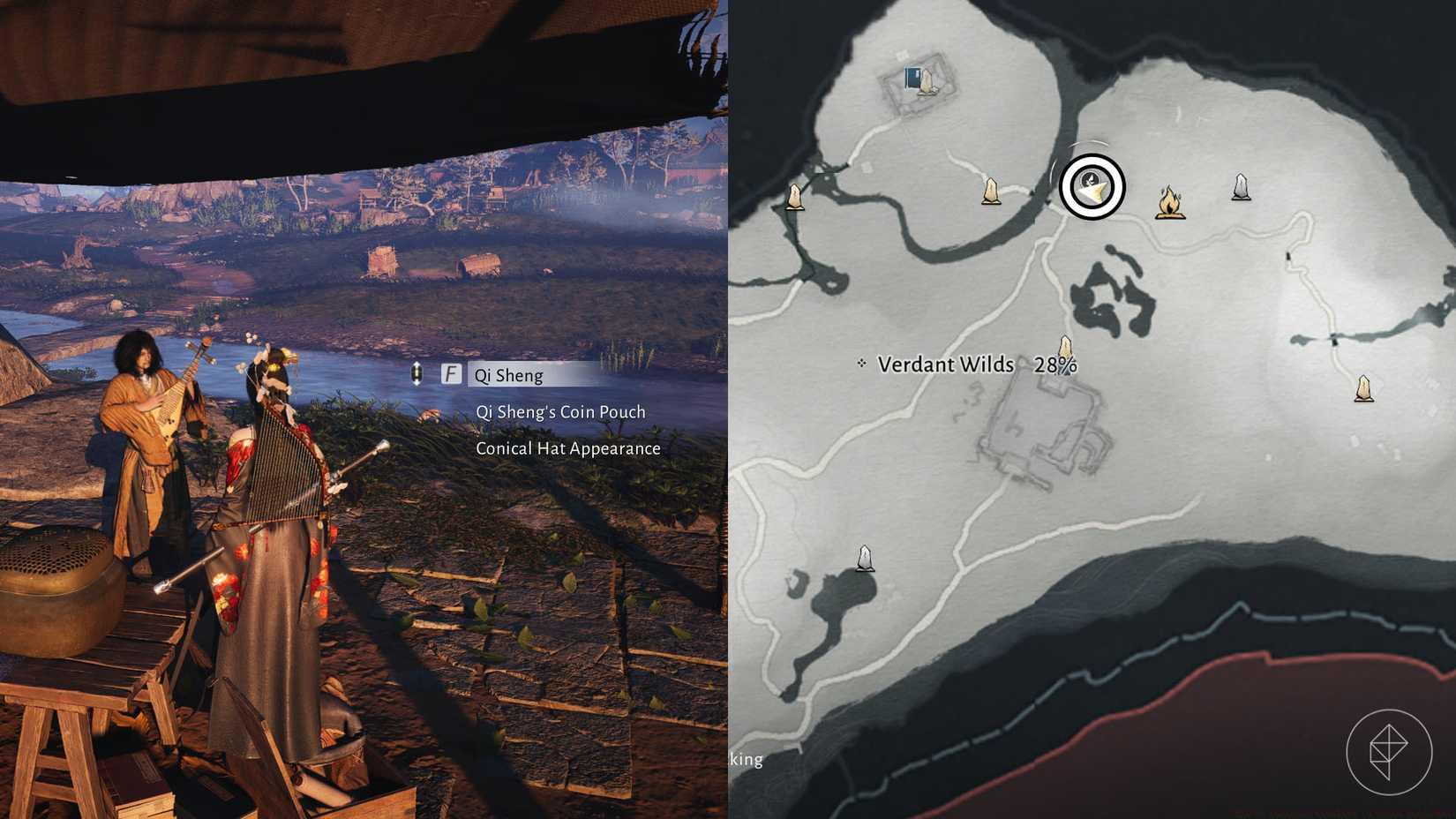Select the Qi Sheng's Coin Pouch reward entry
The image size is (1456, 819).
pos(560,411)
